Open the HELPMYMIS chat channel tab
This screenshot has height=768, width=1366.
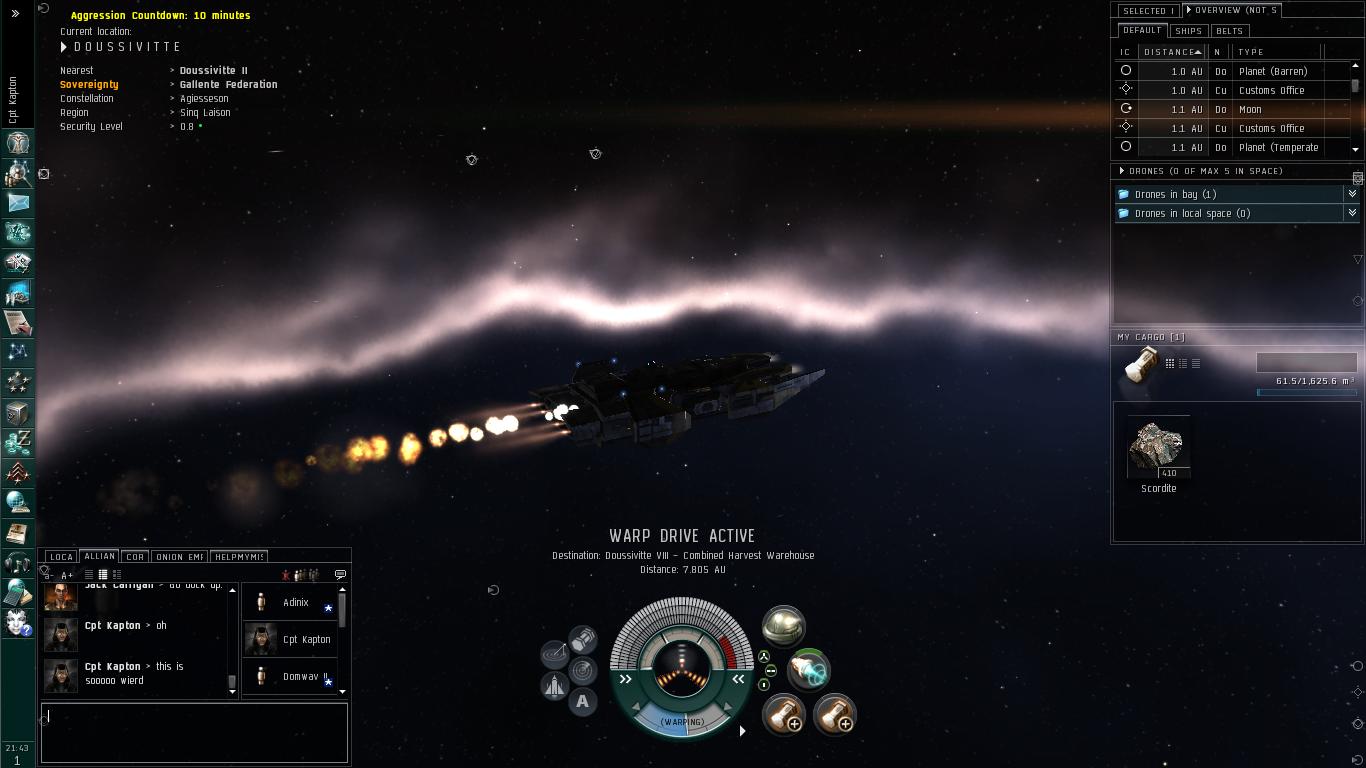pos(238,557)
